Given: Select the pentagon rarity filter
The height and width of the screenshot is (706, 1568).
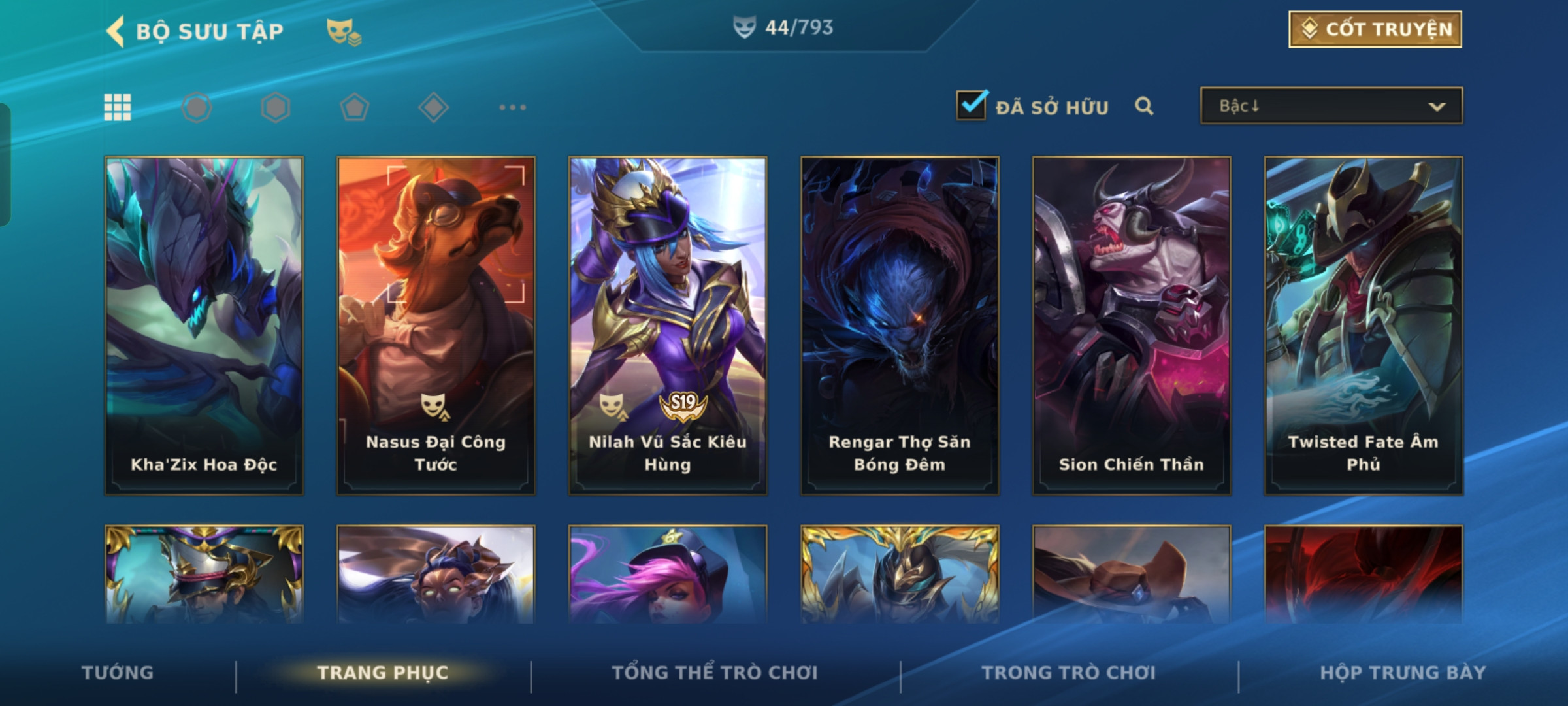Looking at the screenshot, I should coord(355,107).
